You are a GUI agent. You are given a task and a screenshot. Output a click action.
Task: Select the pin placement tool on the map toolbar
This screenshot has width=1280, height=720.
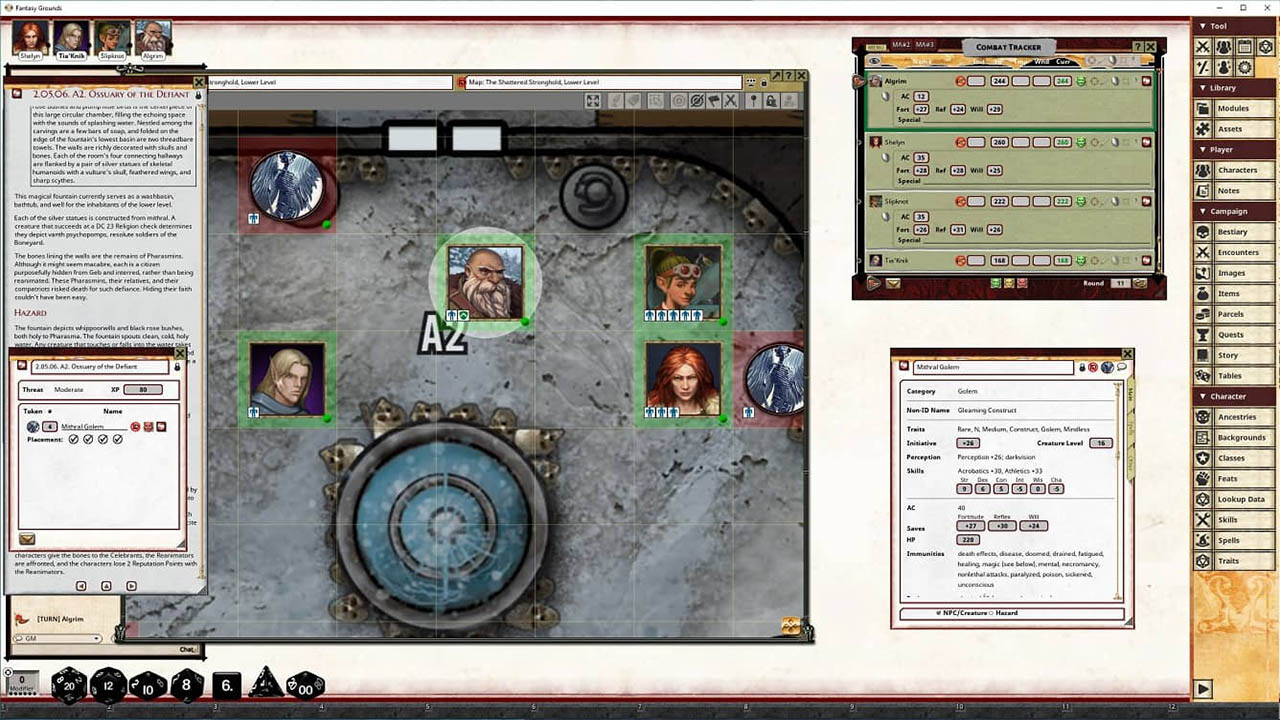753,100
